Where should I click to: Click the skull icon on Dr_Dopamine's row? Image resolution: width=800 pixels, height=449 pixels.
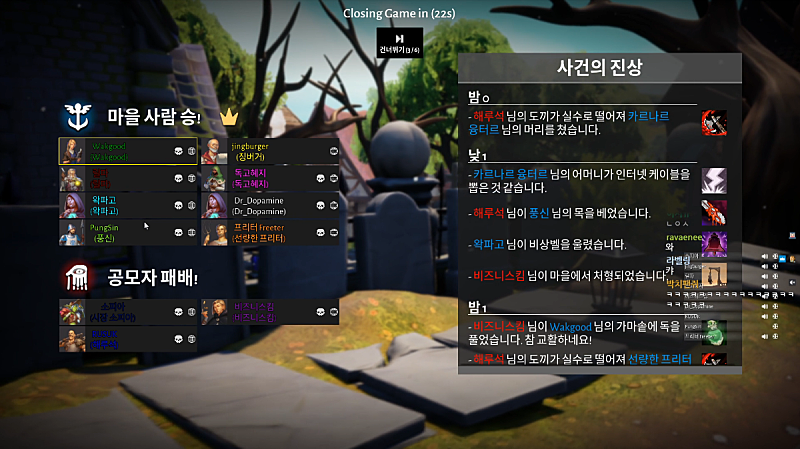321,205
